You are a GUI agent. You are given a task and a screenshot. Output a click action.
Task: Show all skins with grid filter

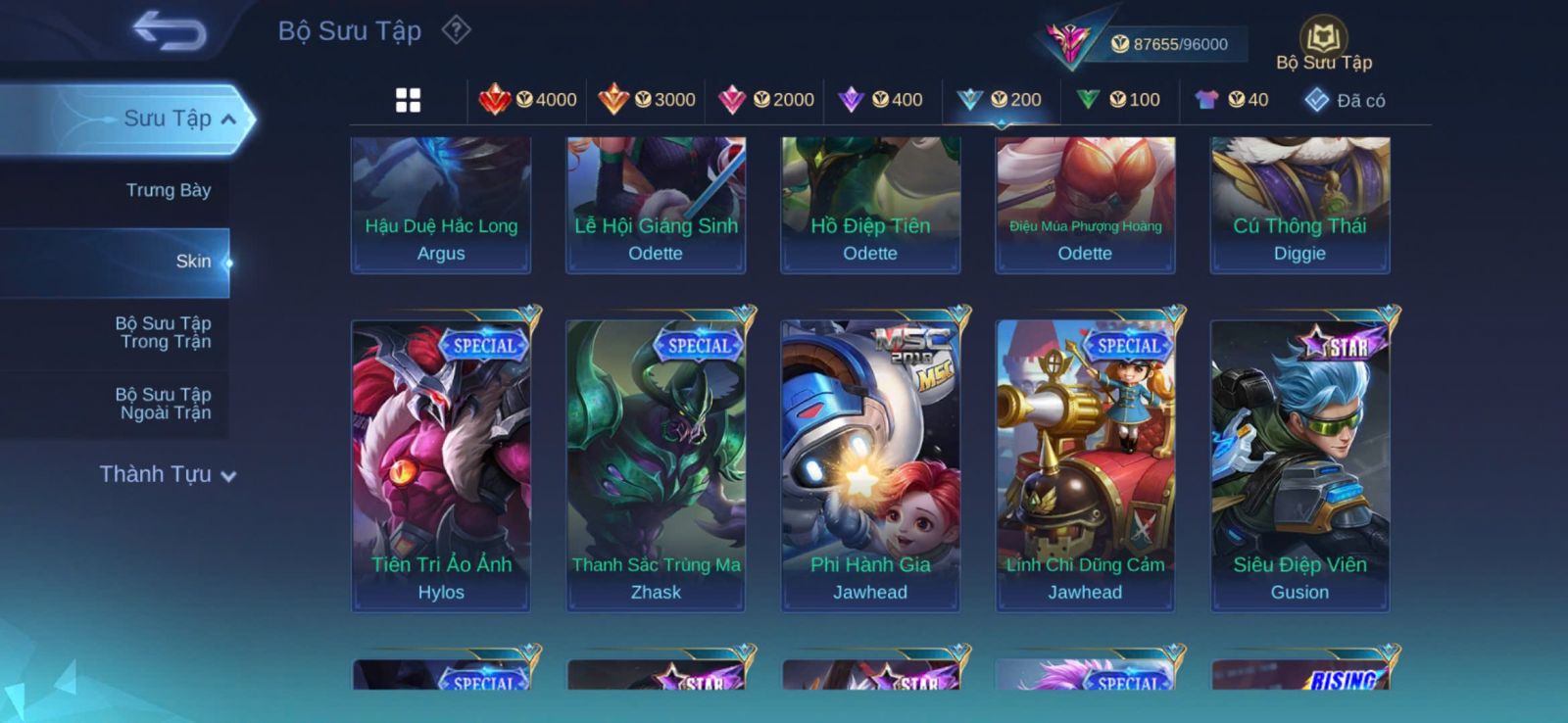coord(408,100)
